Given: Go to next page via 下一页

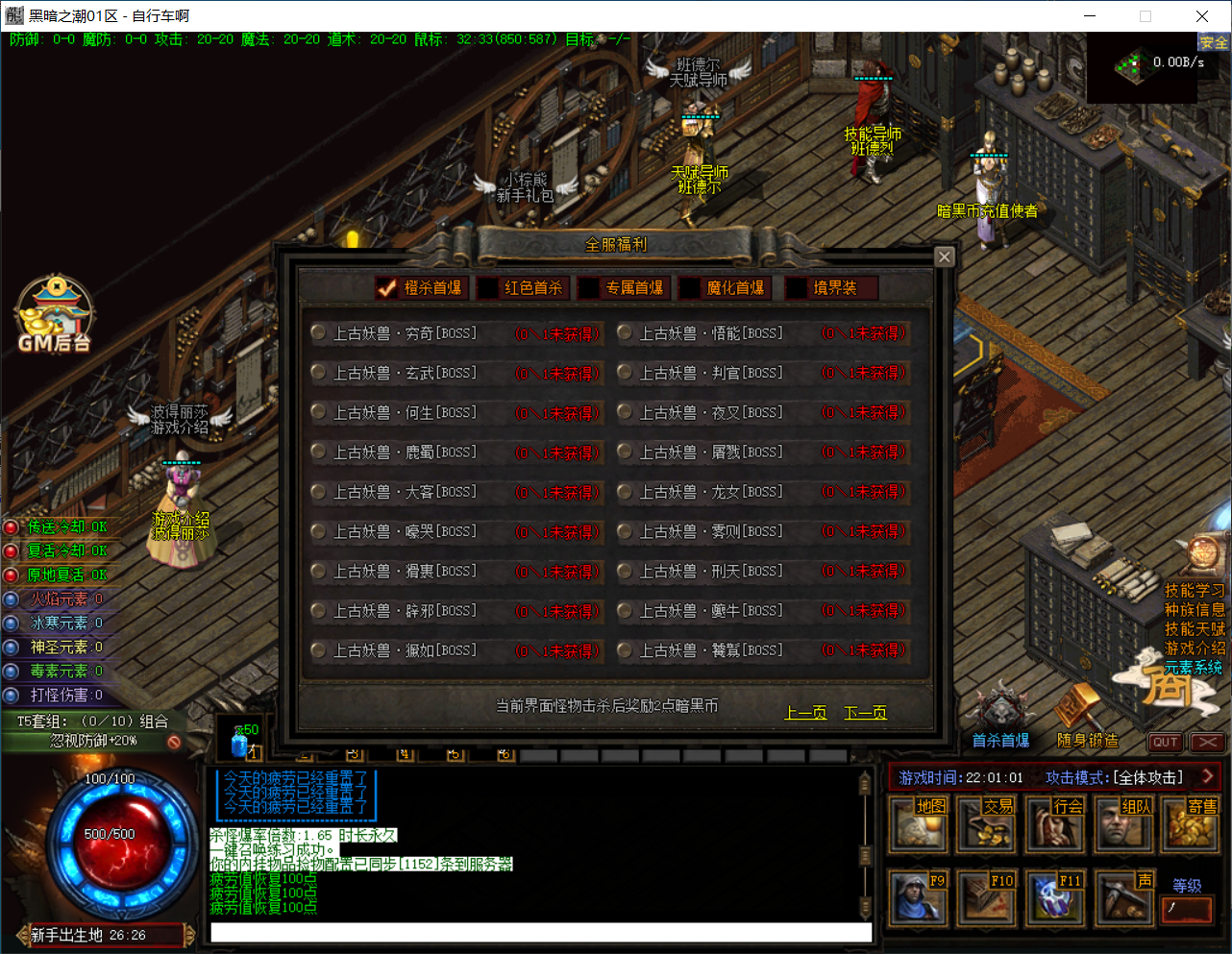Looking at the screenshot, I should click(x=865, y=713).
